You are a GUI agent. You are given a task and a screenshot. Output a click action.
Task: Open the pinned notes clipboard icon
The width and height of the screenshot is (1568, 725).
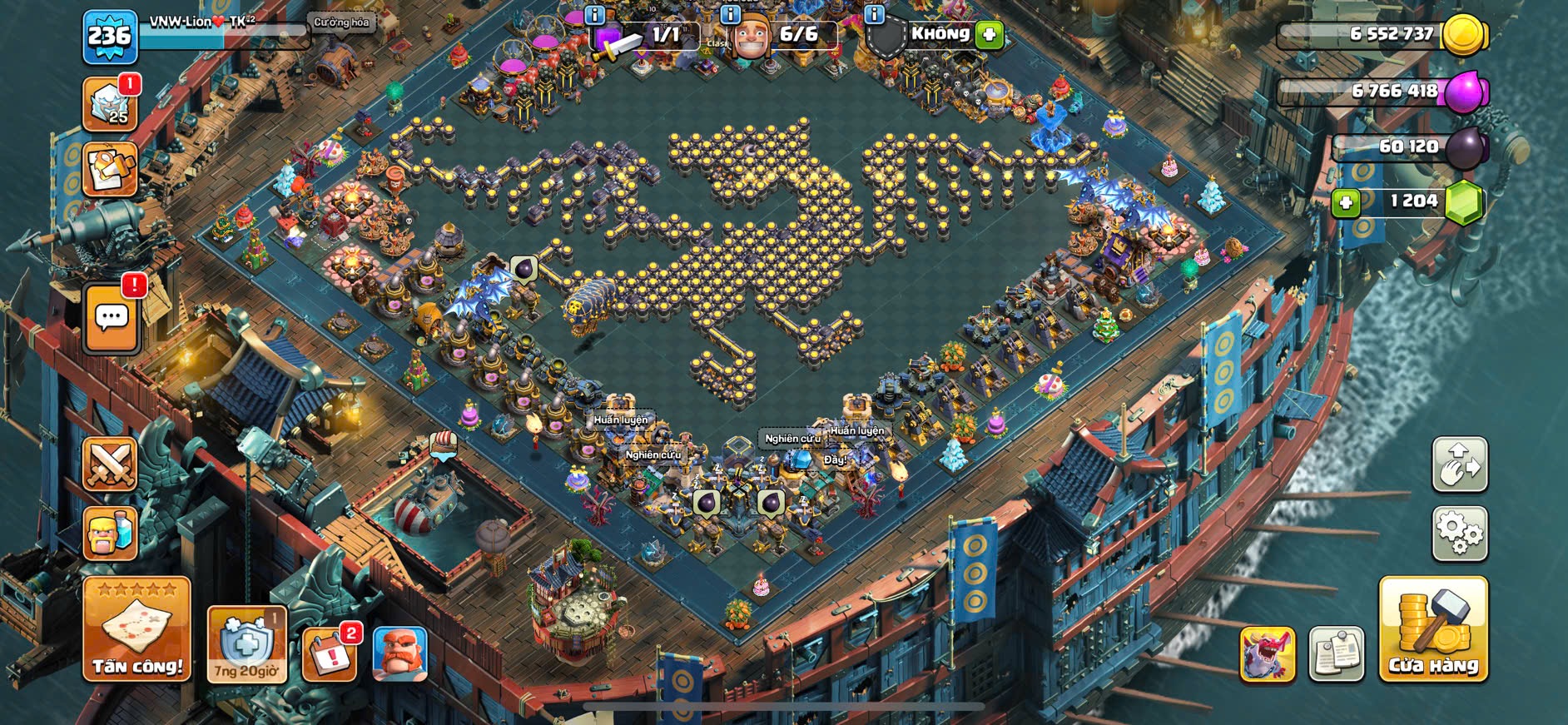pos(1336,654)
